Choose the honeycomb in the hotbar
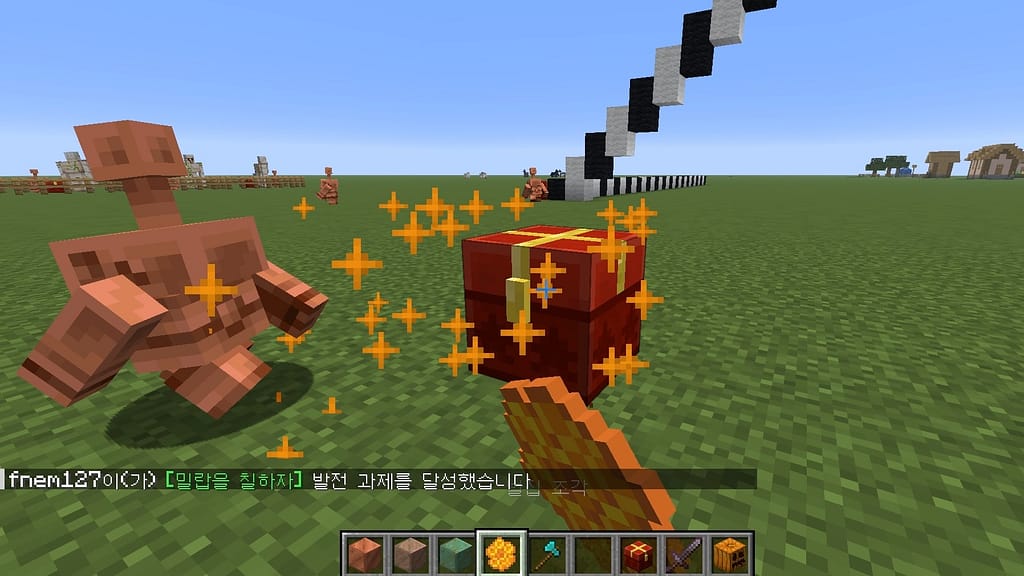The height and width of the screenshot is (576, 1024). 499,552
